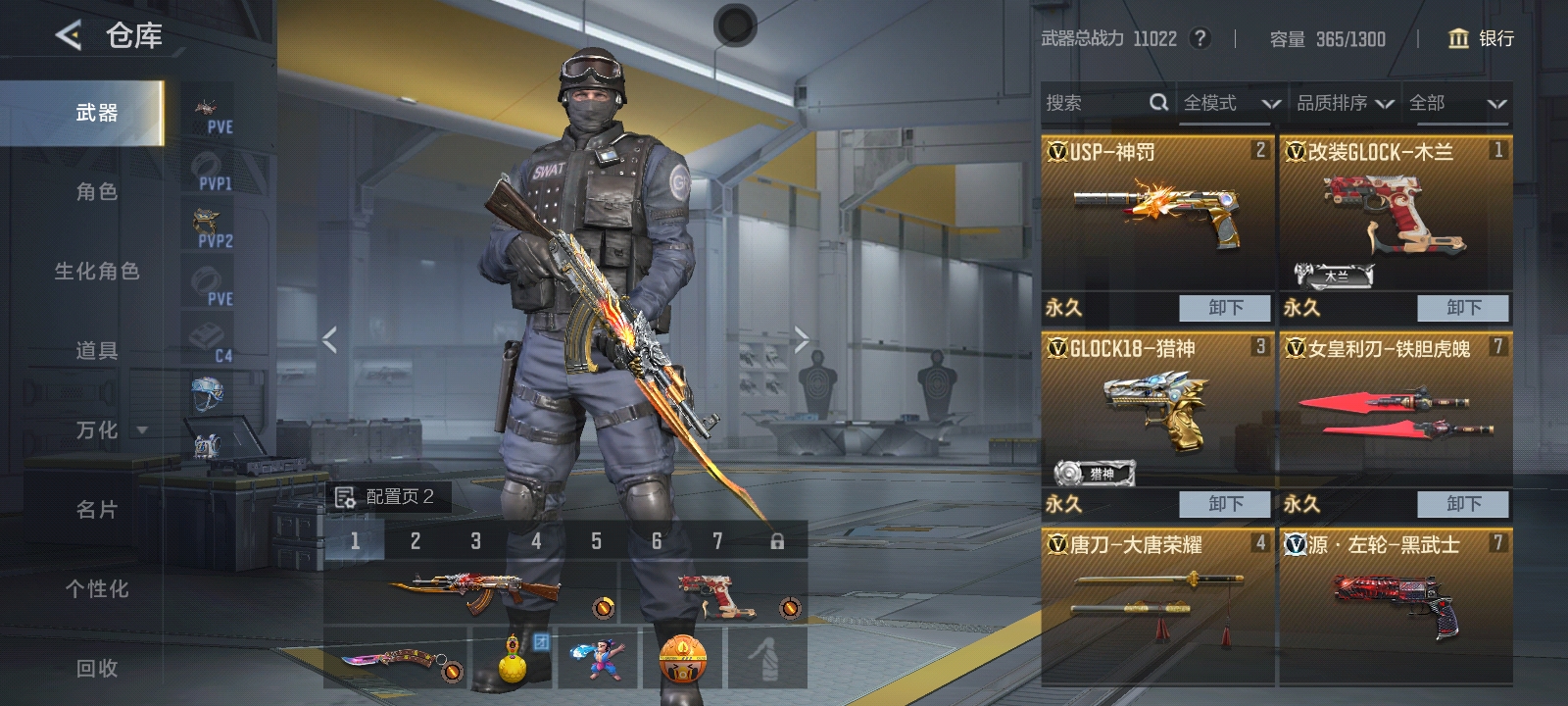The image size is (1568, 706).
Task: Open the 品质排序 sort dropdown
Action: [x=1344, y=103]
